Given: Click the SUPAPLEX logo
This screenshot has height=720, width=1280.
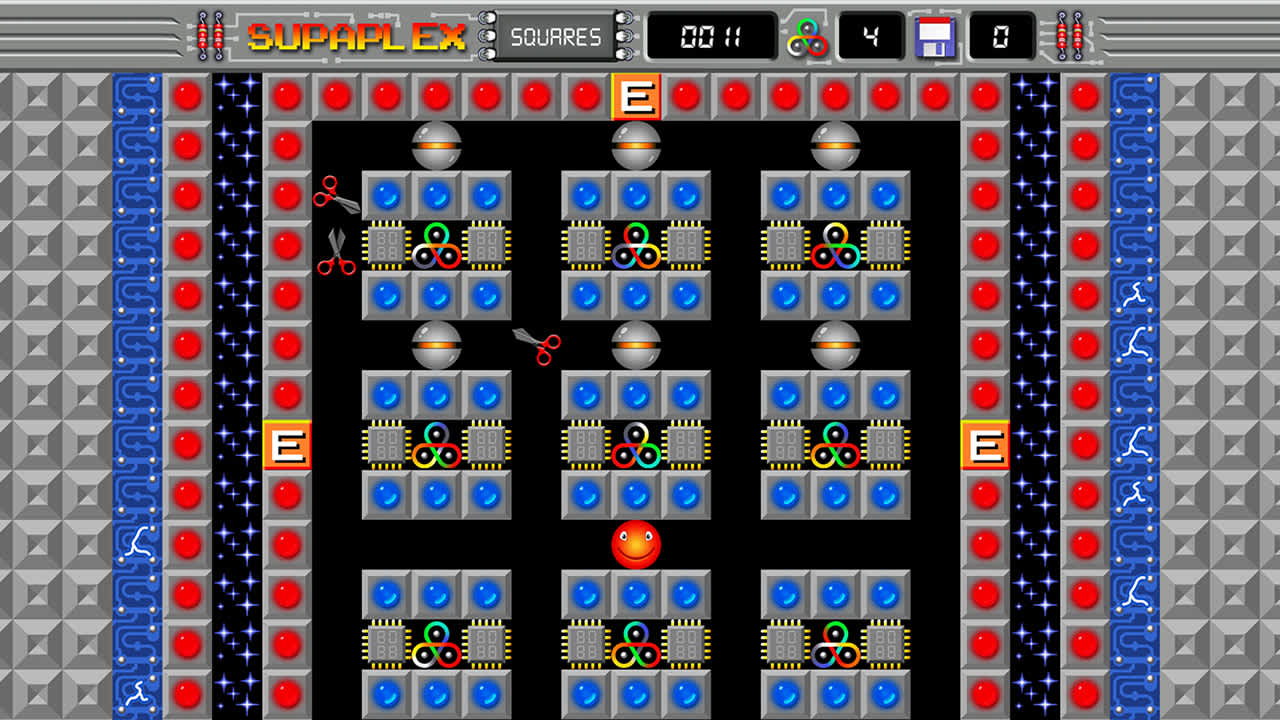Looking at the screenshot, I should (x=355, y=37).
